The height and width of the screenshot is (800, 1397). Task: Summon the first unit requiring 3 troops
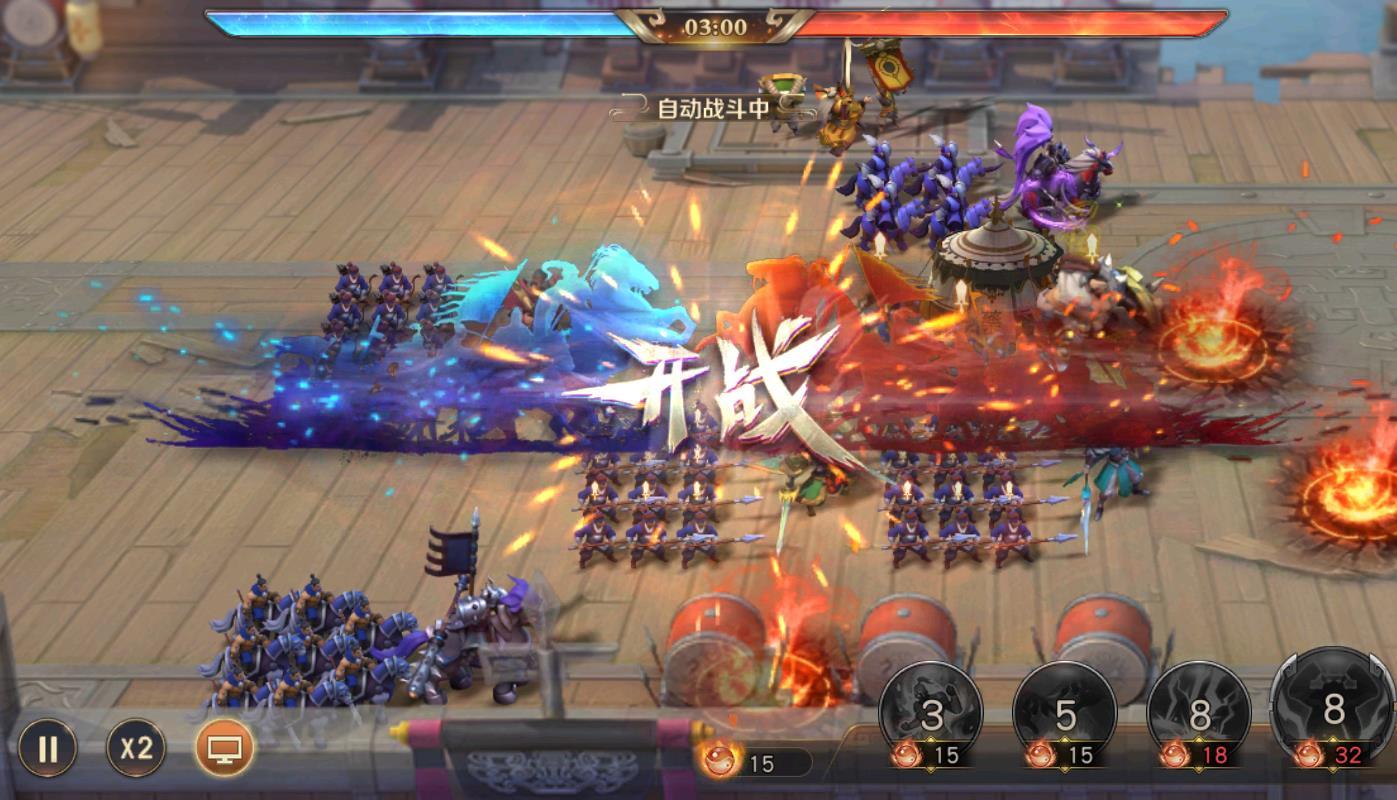[931, 712]
